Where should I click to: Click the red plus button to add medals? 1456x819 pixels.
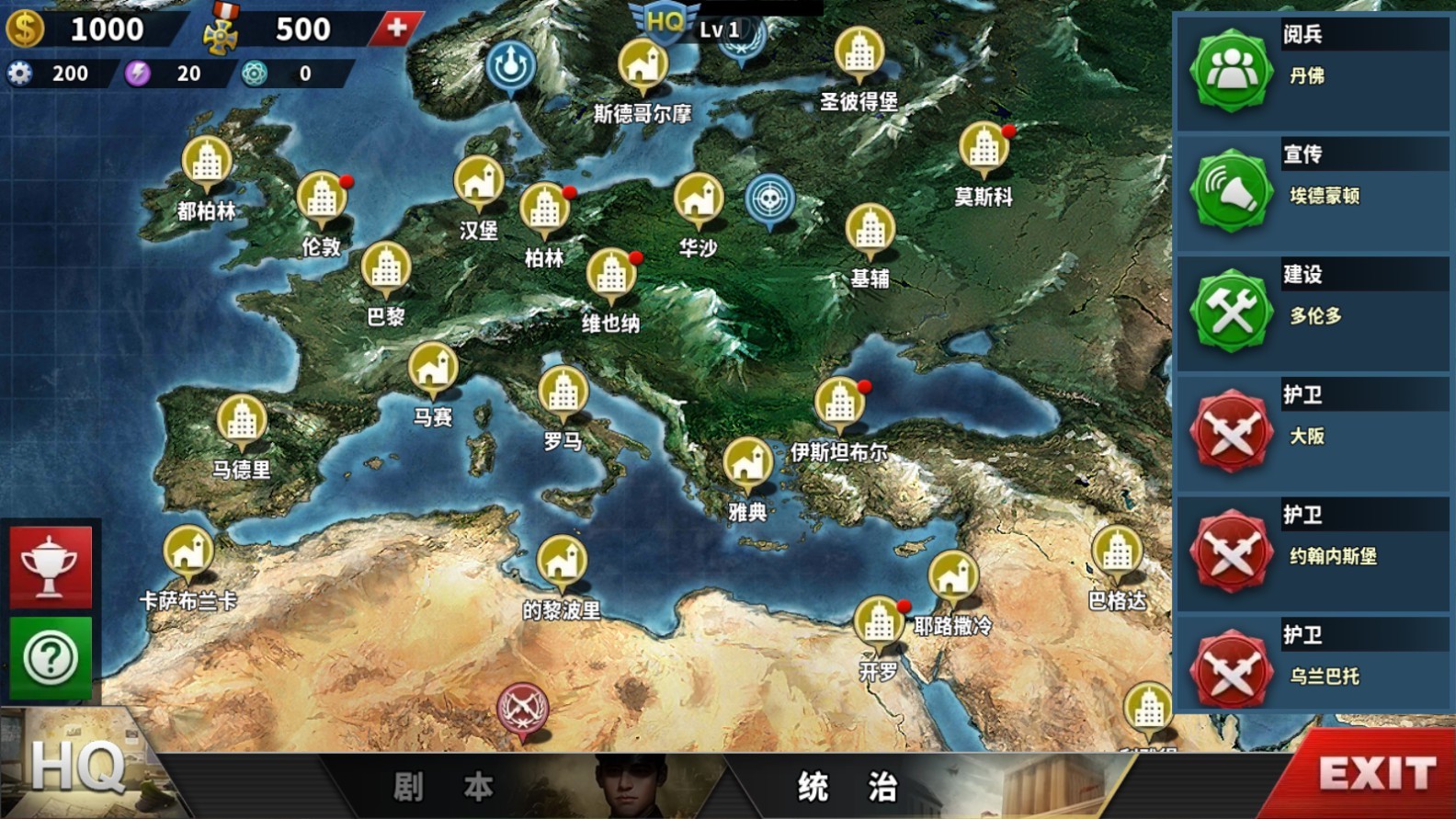click(396, 28)
